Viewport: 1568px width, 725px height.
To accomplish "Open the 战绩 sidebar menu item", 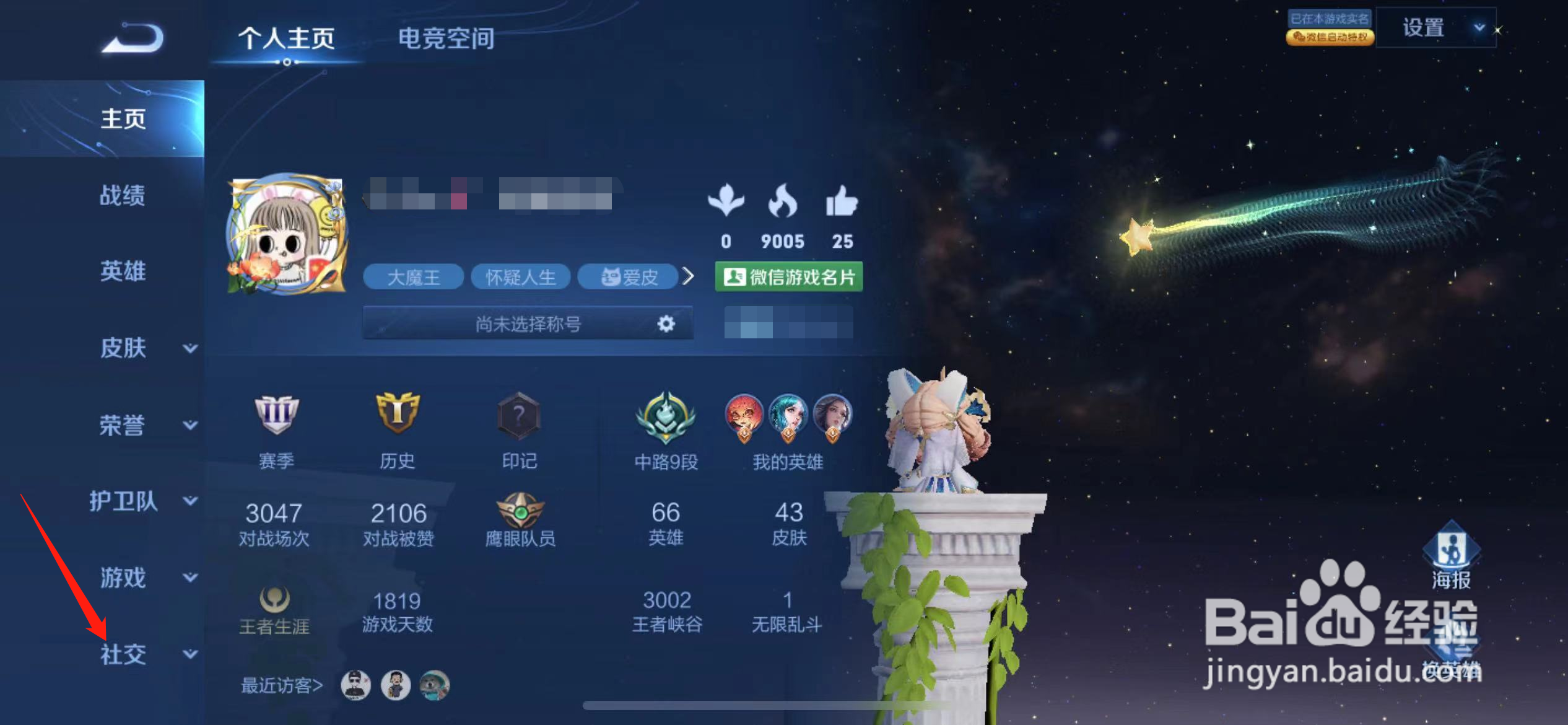I will [x=122, y=196].
